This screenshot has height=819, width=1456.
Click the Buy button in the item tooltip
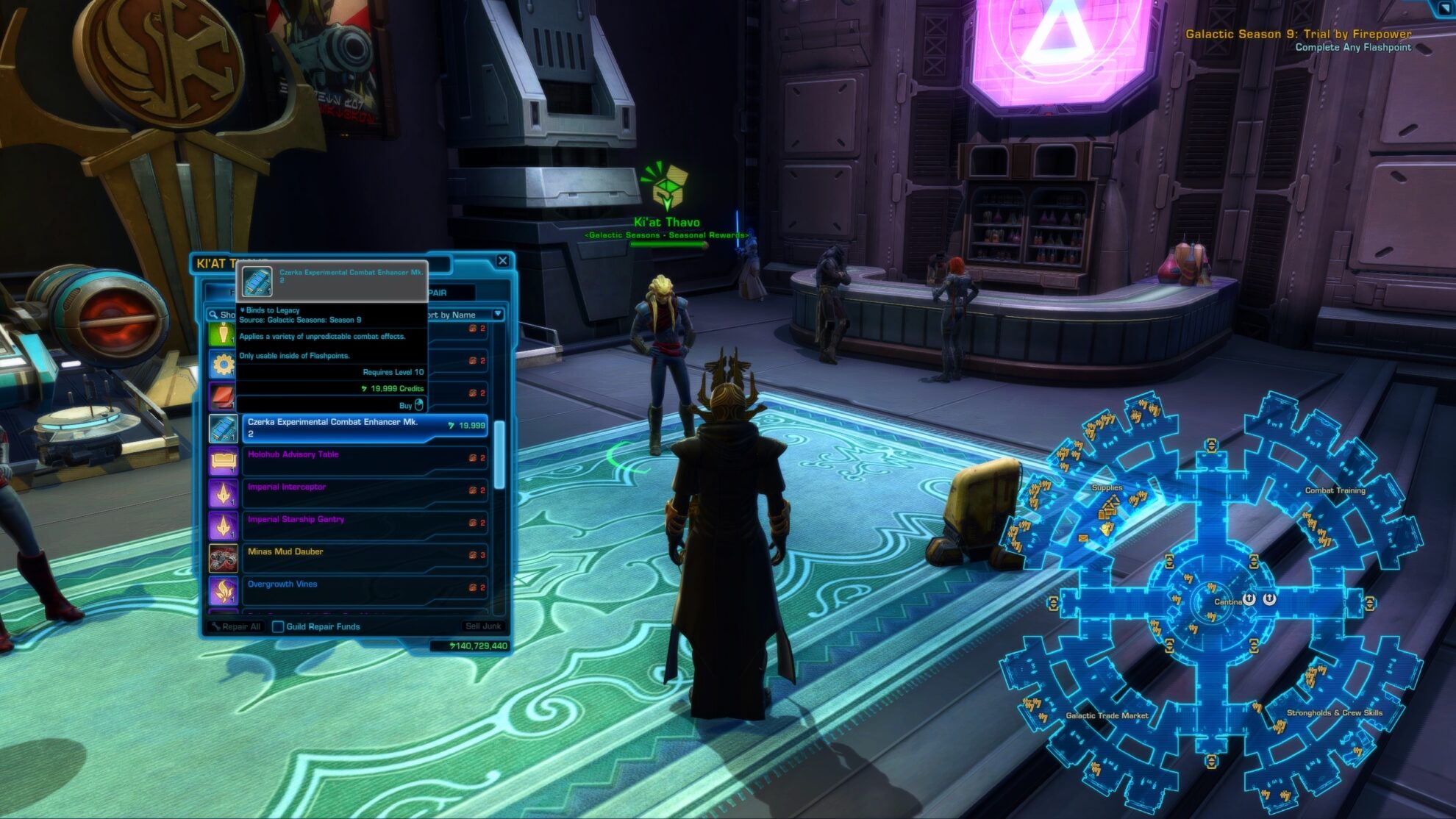(x=407, y=406)
